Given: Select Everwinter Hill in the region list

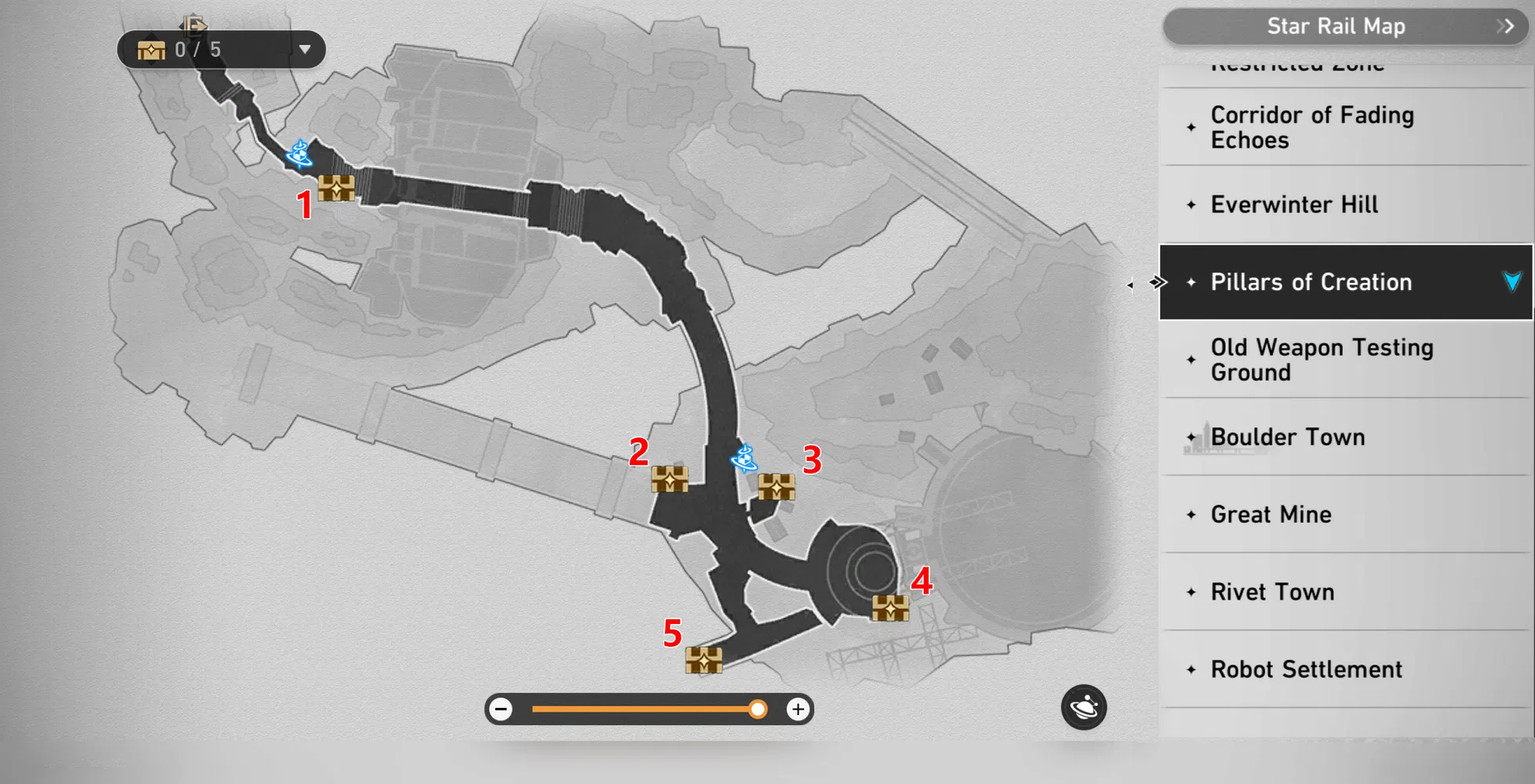Looking at the screenshot, I should click(x=1294, y=205).
